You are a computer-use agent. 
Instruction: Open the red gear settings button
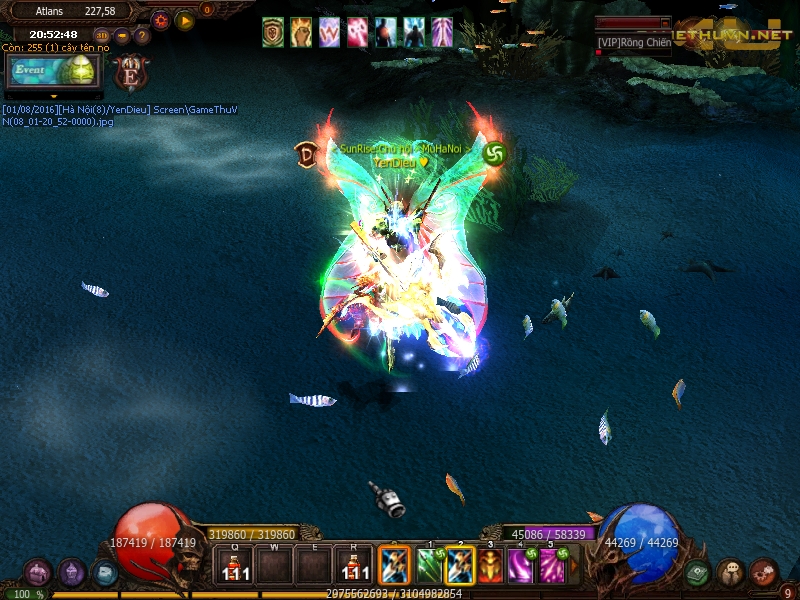(x=161, y=20)
